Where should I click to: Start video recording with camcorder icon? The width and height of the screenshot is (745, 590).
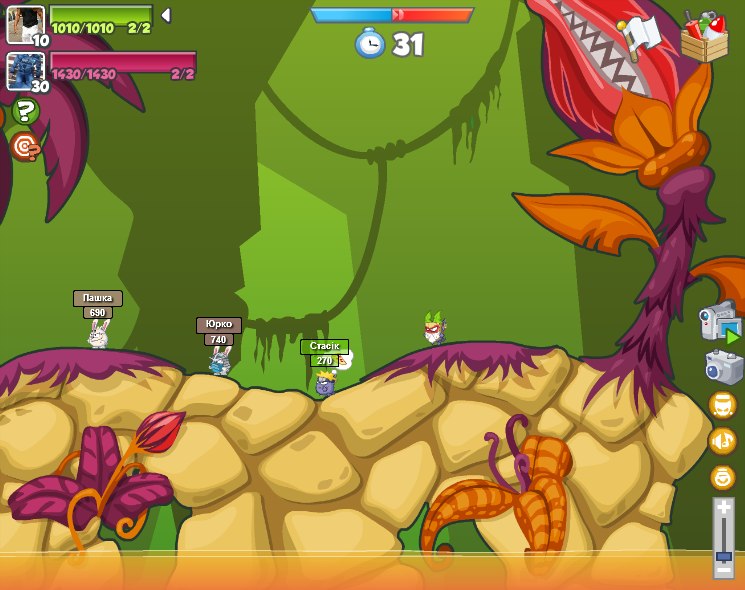click(x=720, y=322)
